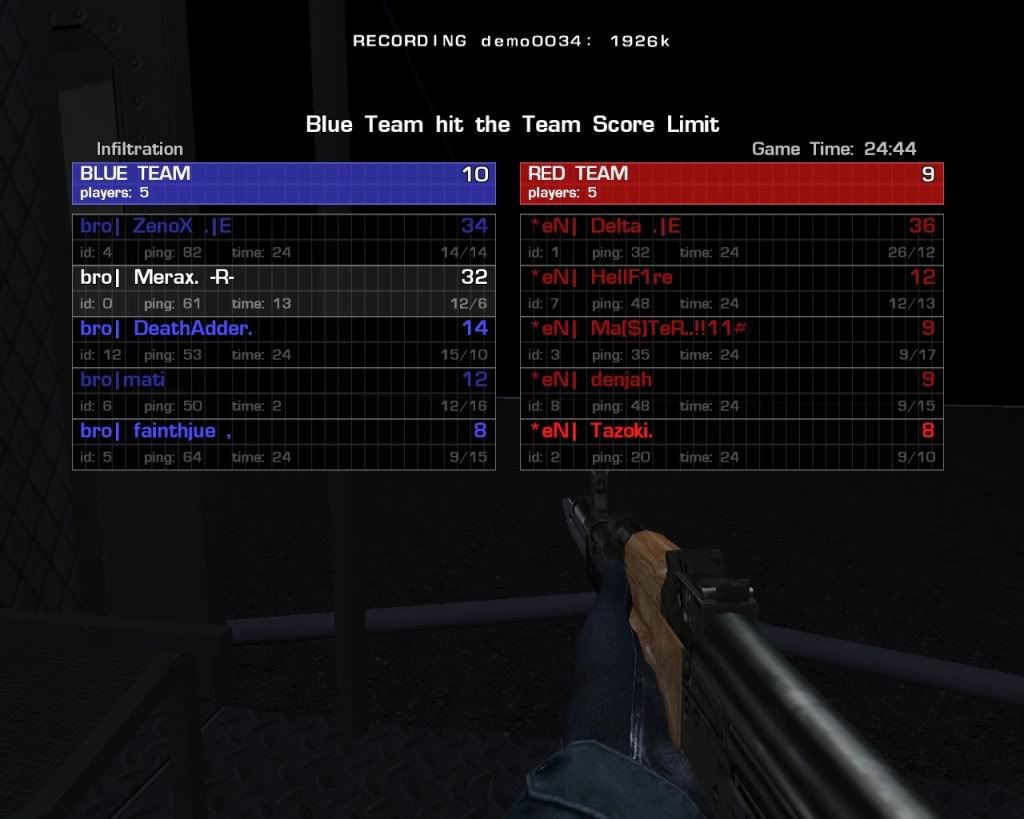Click the bro|mati scoreboard row
This screenshot has height=819, width=1024.
[x=283, y=392]
